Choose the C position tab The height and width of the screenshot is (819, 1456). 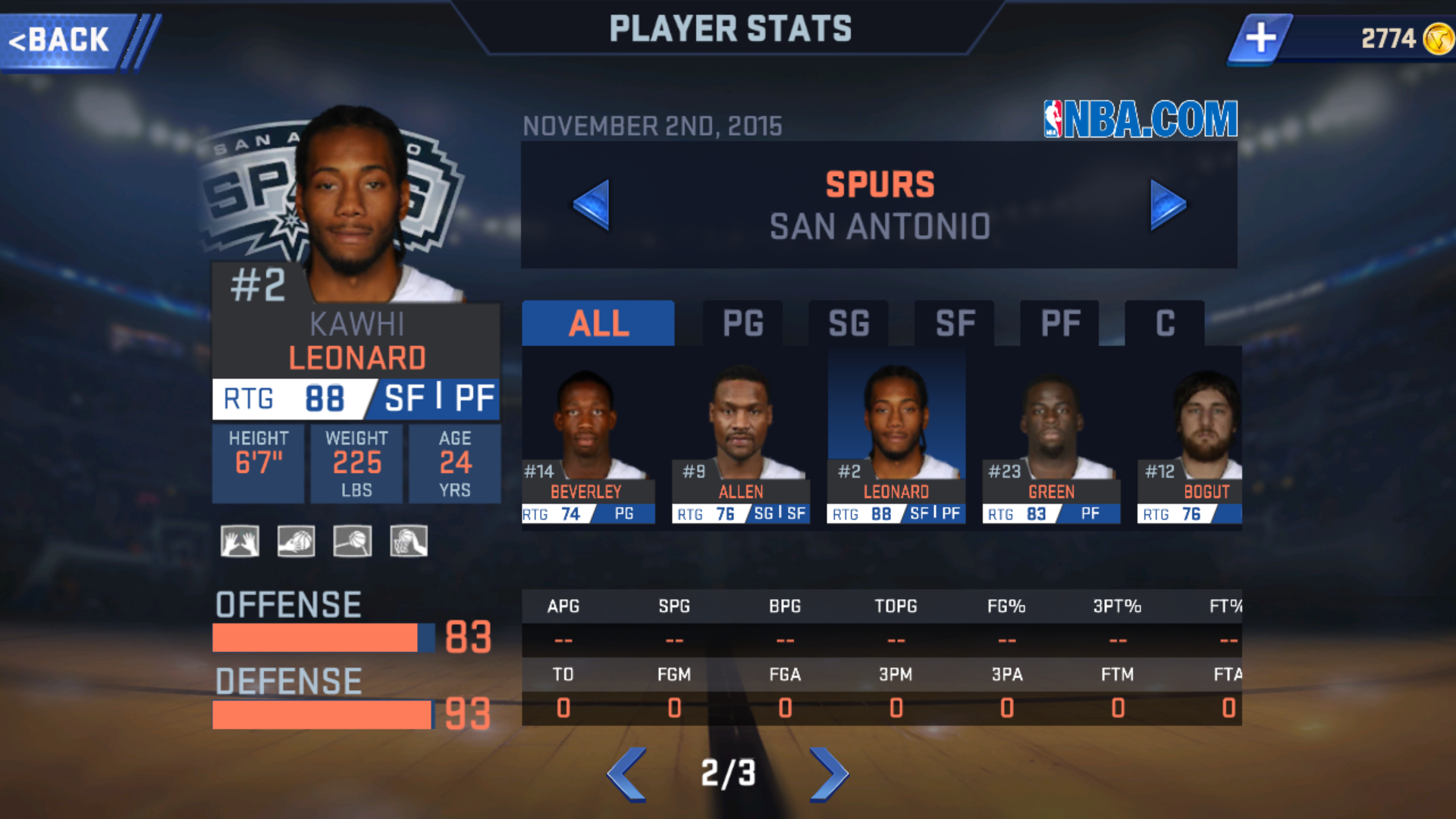pos(1165,324)
